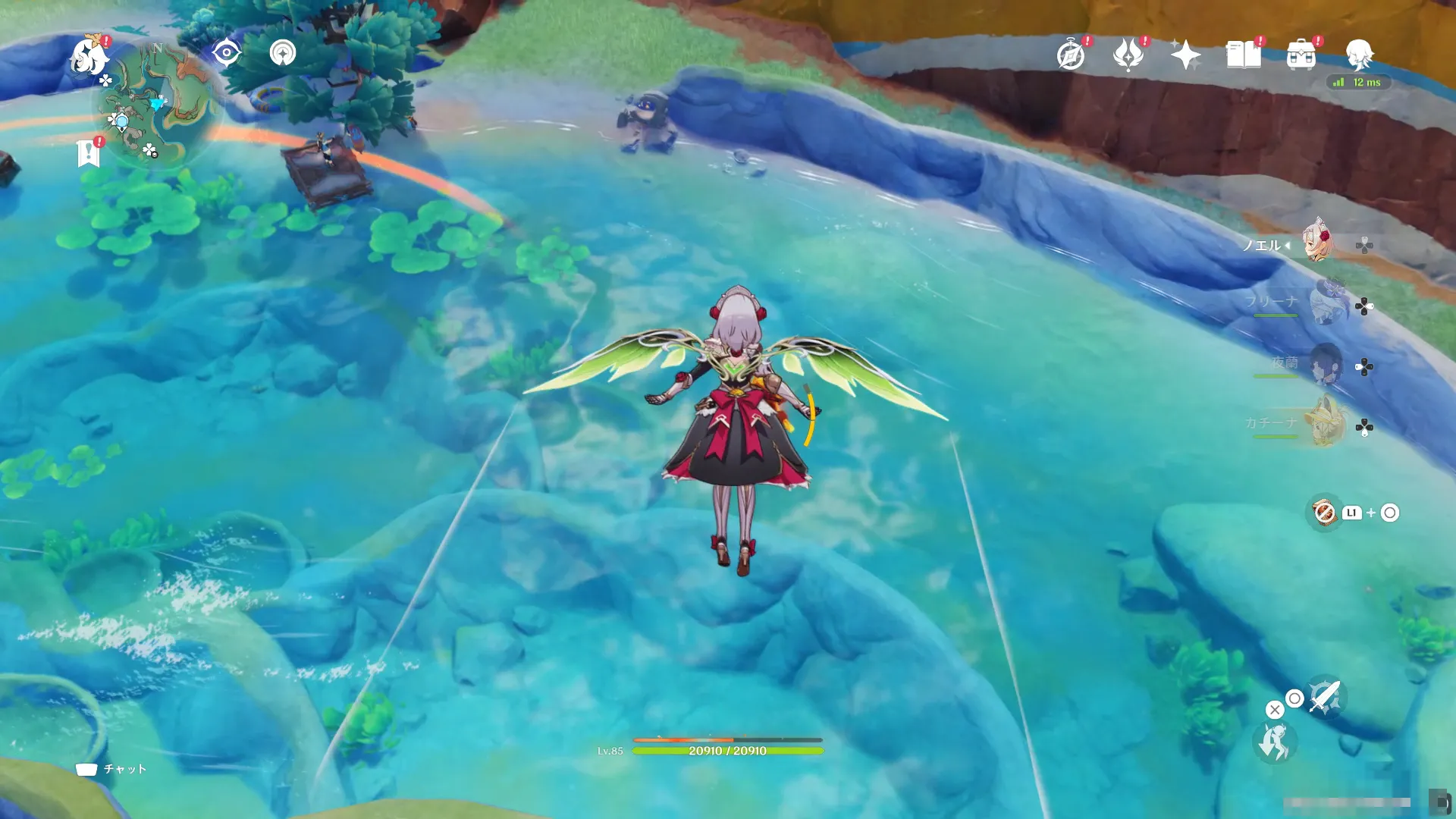1456x819 pixels.
Task: Activate the plunging sword attack icon
Action: point(1325,696)
